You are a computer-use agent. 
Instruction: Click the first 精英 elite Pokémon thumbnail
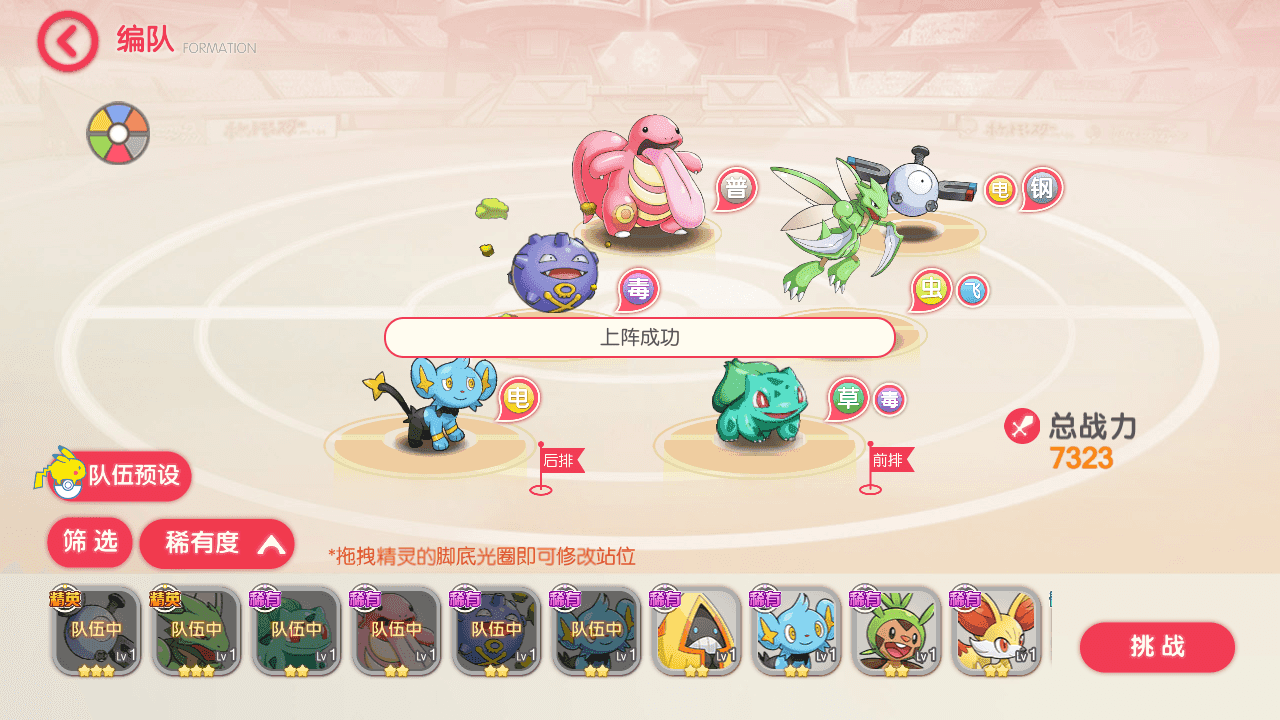click(96, 631)
